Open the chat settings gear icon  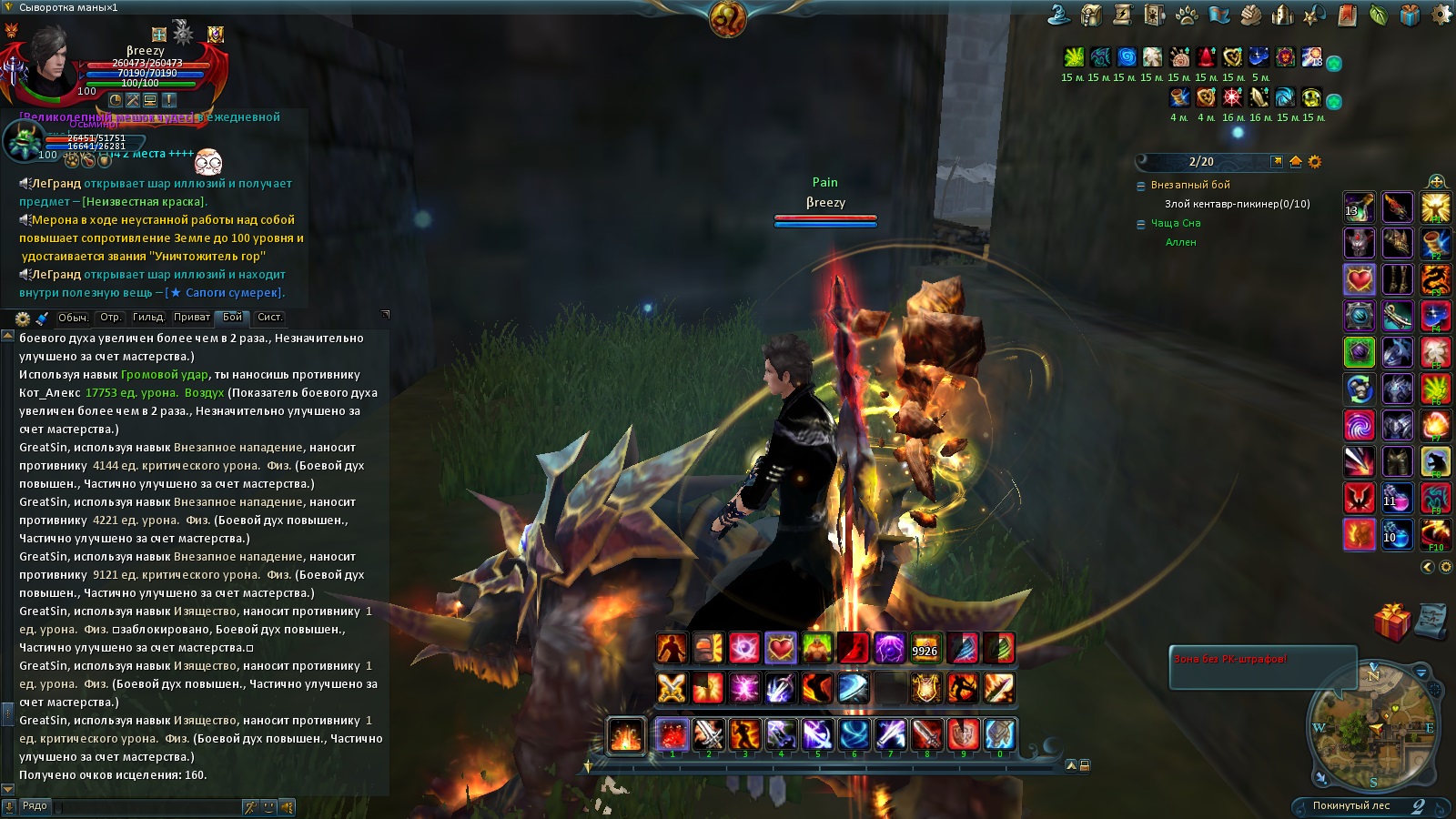point(23,318)
